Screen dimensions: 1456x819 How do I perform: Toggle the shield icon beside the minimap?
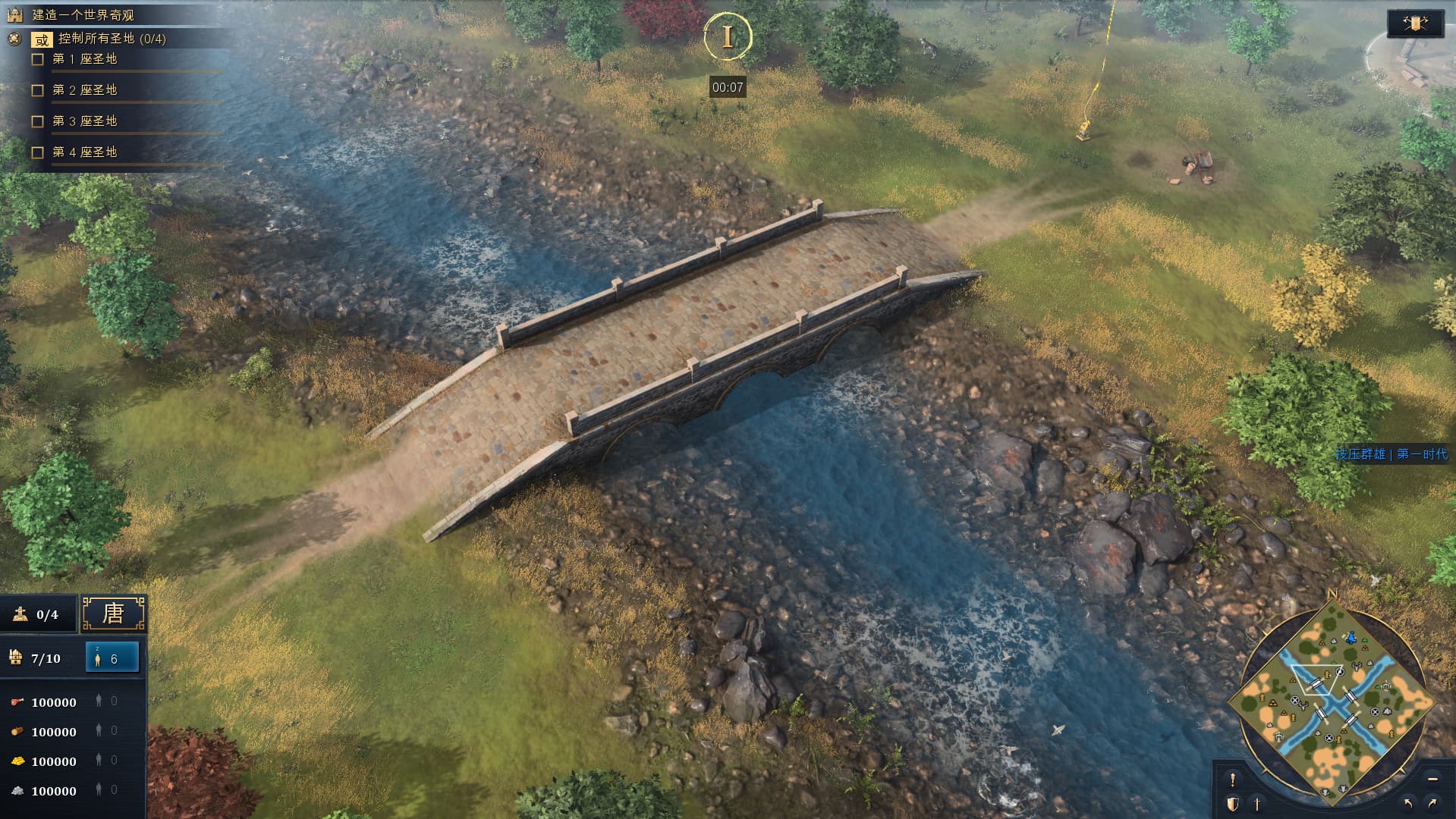tap(1233, 803)
